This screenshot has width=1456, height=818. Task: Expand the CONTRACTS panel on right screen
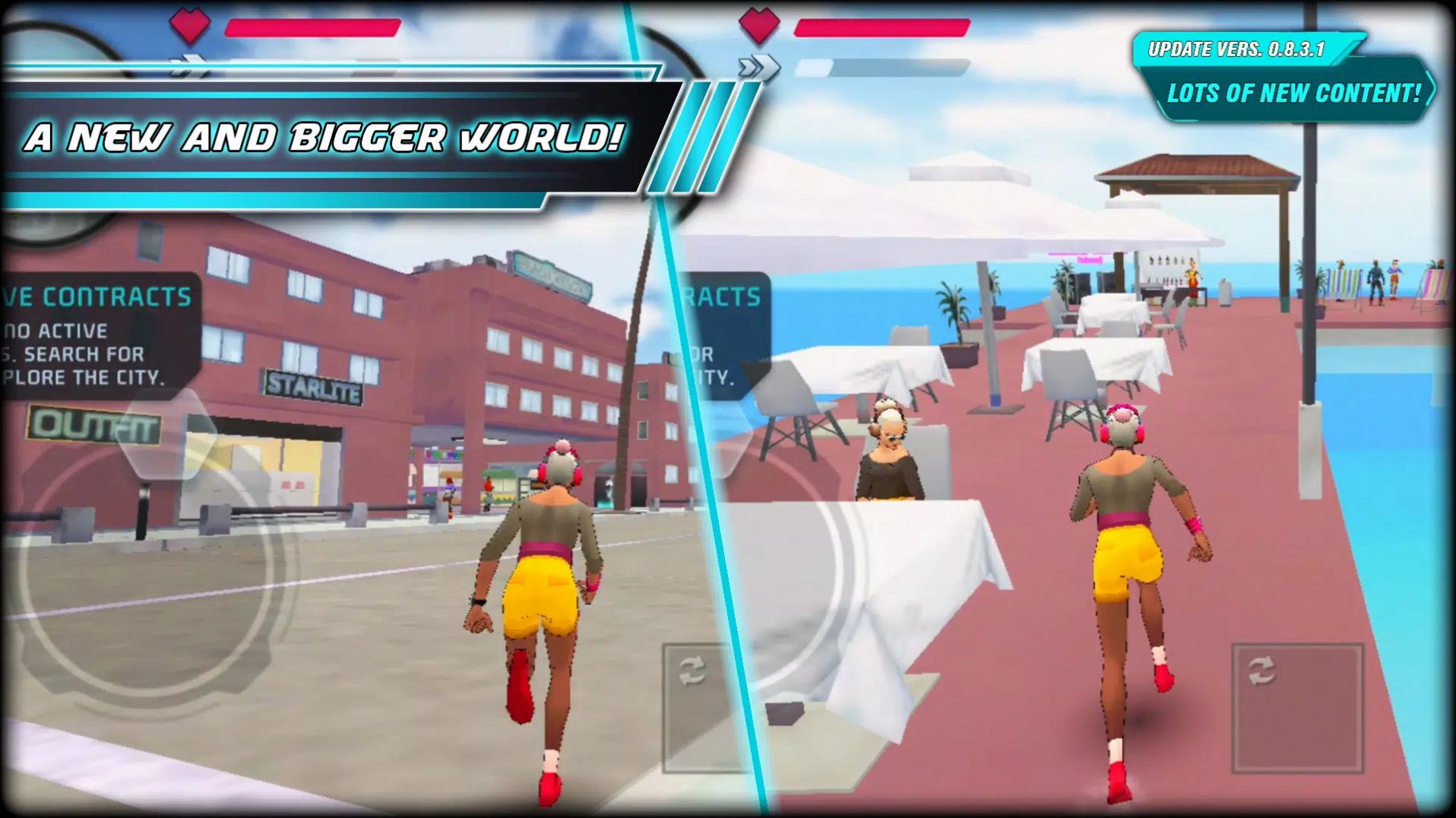tap(723, 296)
